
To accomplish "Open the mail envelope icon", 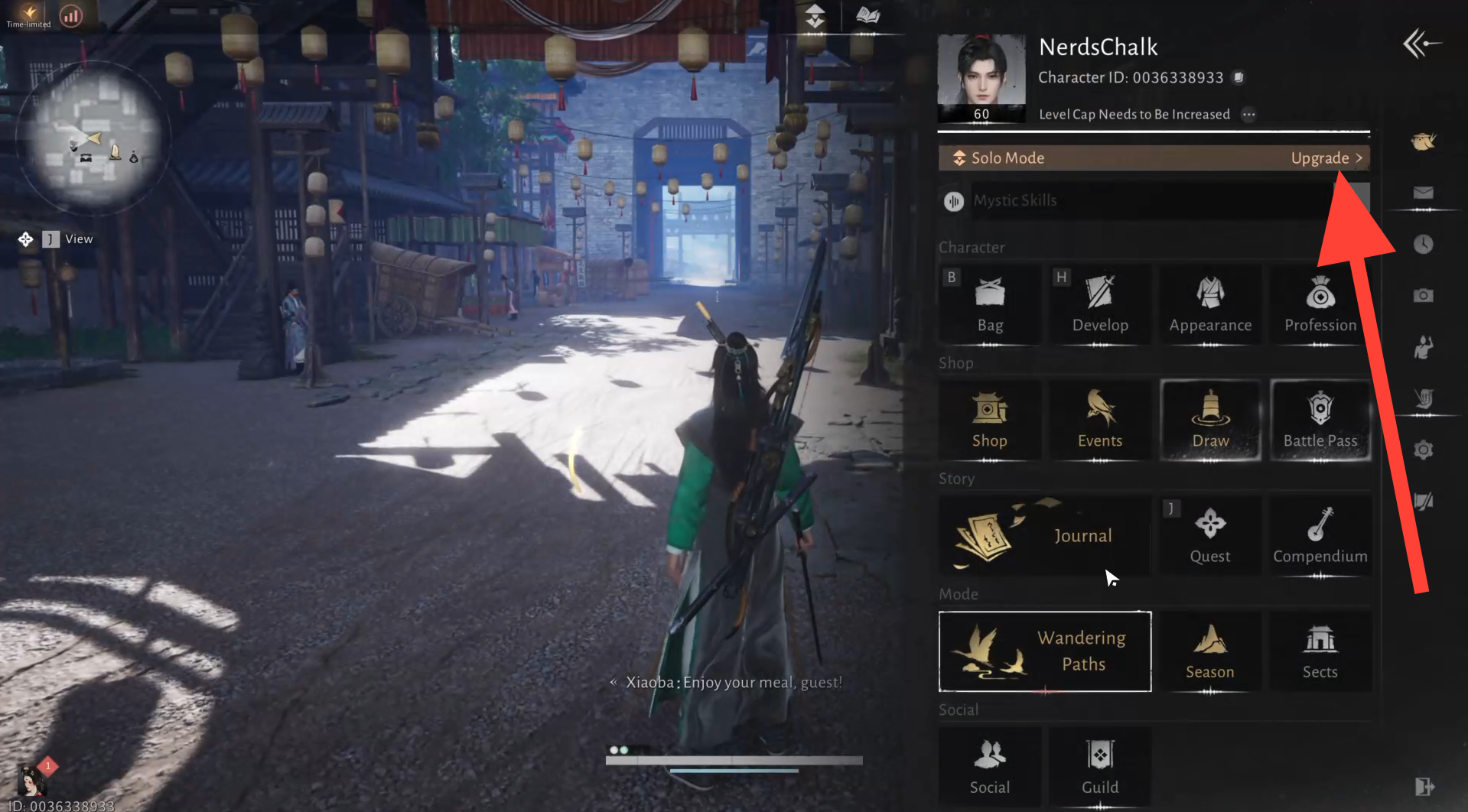I will click(x=1423, y=193).
